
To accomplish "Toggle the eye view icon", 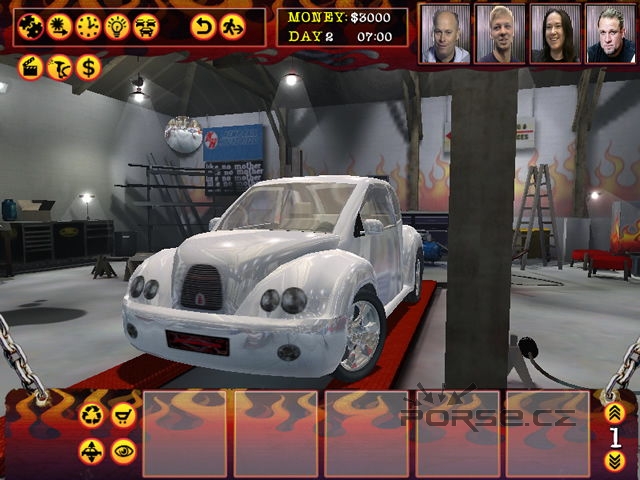I will [123, 450].
